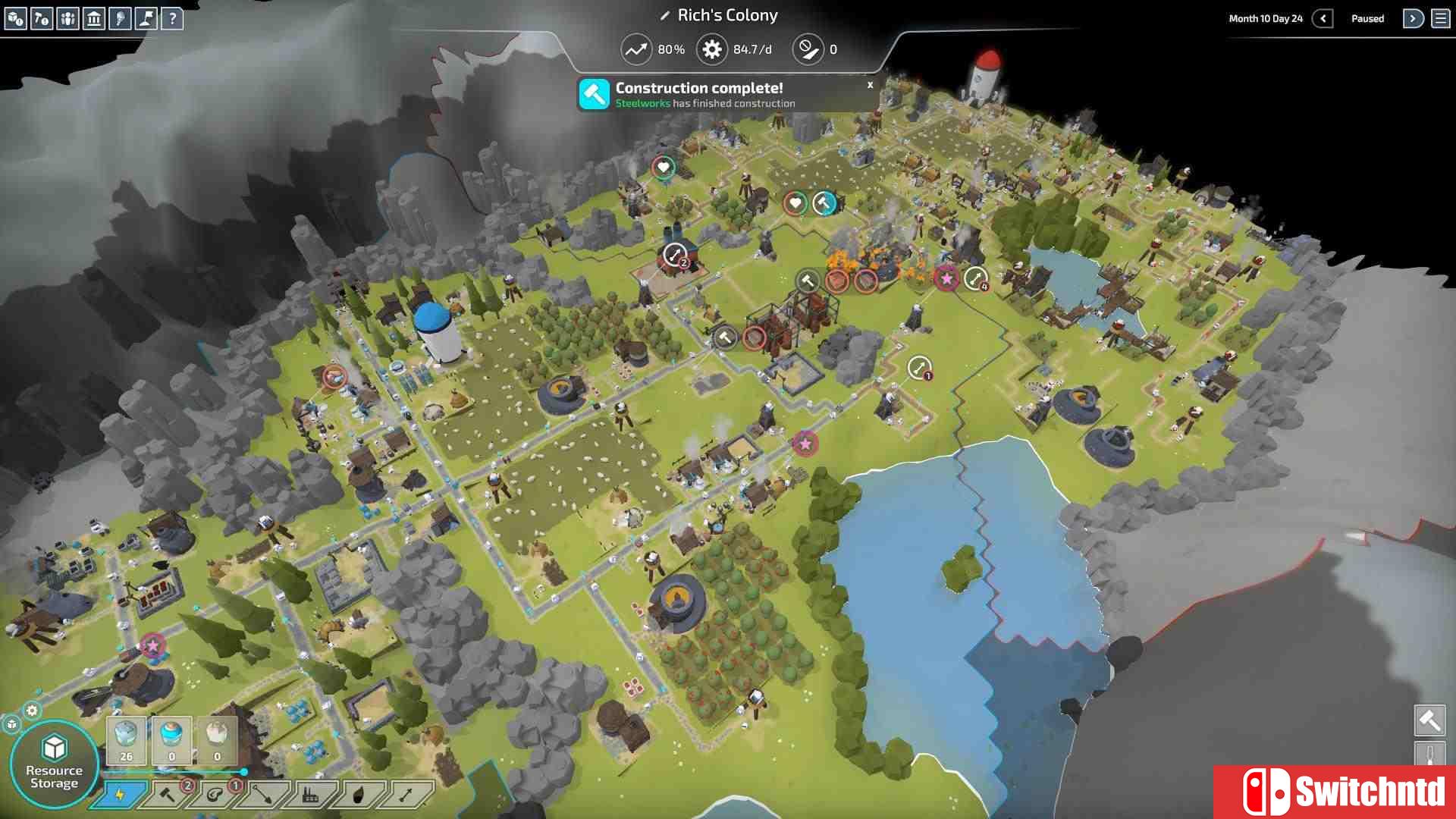
Task: Select the bank building icon in top toolbar
Action: coord(93,20)
